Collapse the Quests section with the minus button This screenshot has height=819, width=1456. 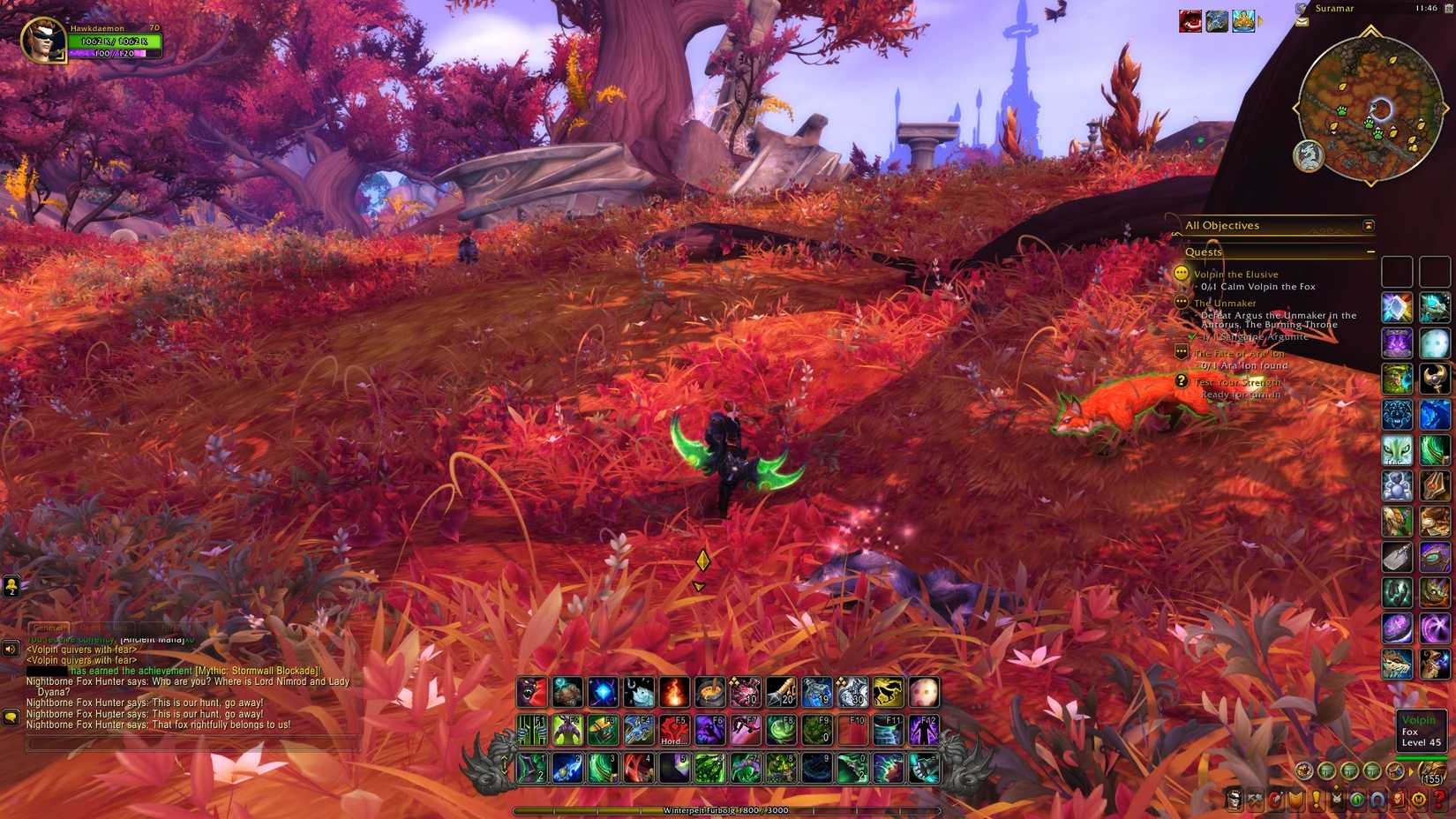click(1372, 252)
